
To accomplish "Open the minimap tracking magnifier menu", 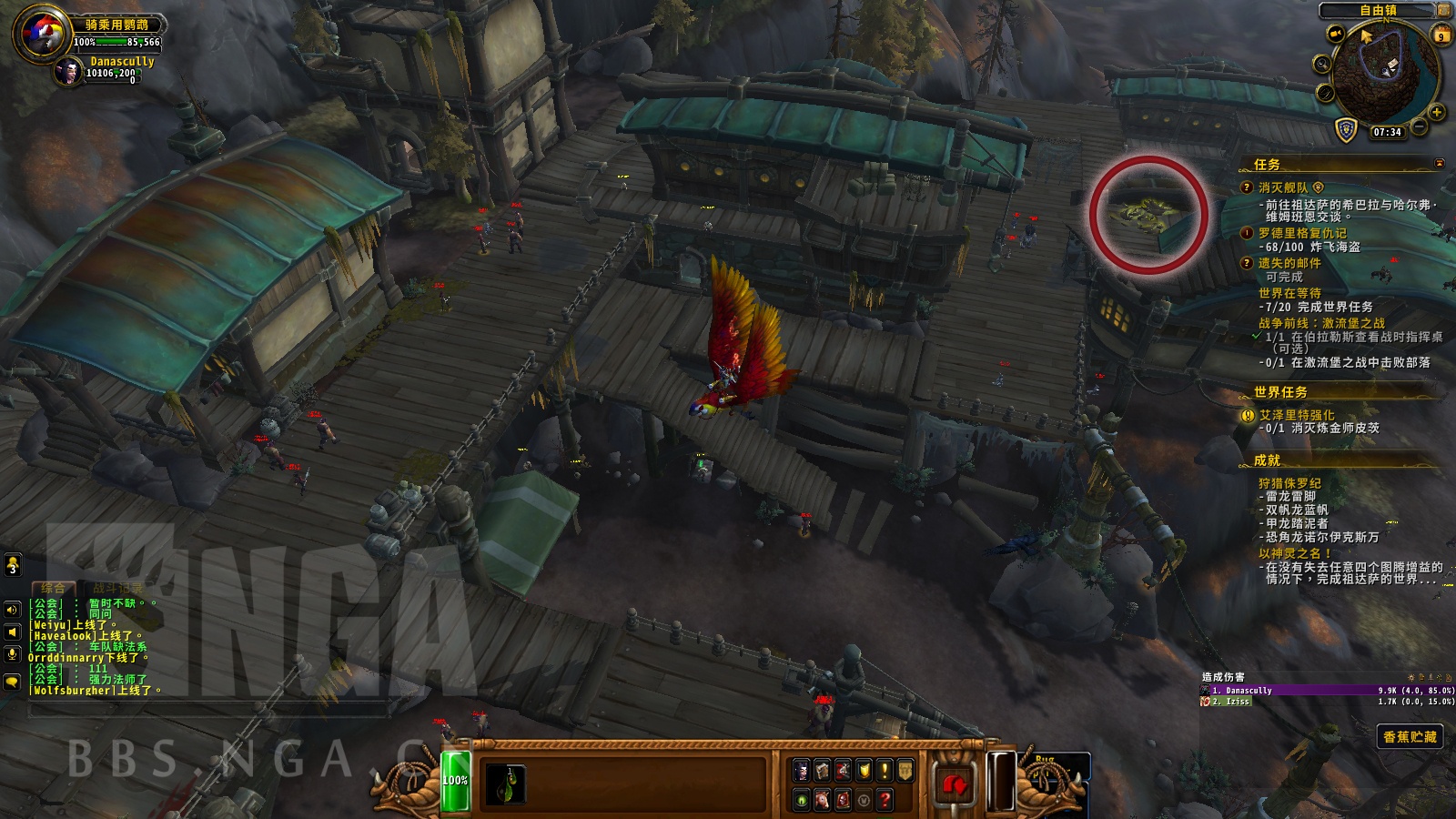I will click(1323, 64).
